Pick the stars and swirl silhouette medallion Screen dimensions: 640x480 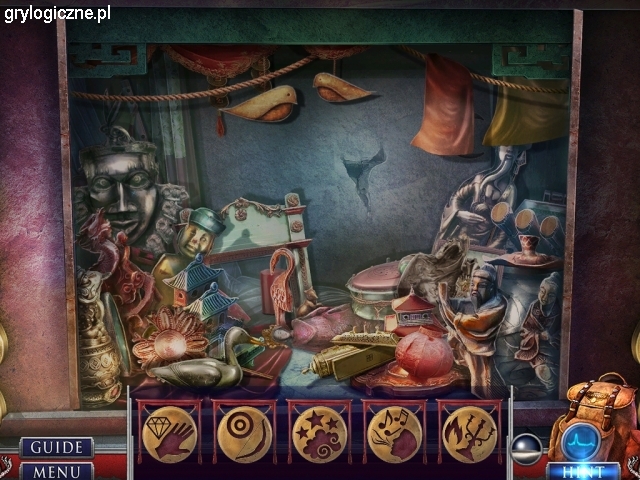(320, 434)
